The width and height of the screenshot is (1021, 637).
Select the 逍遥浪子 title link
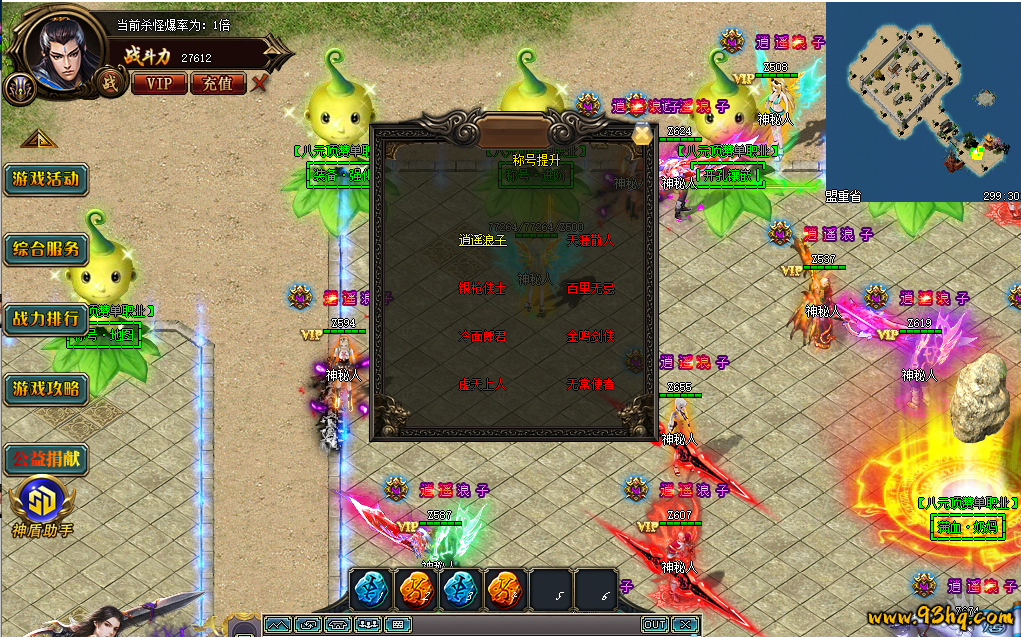(x=483, y=241)
